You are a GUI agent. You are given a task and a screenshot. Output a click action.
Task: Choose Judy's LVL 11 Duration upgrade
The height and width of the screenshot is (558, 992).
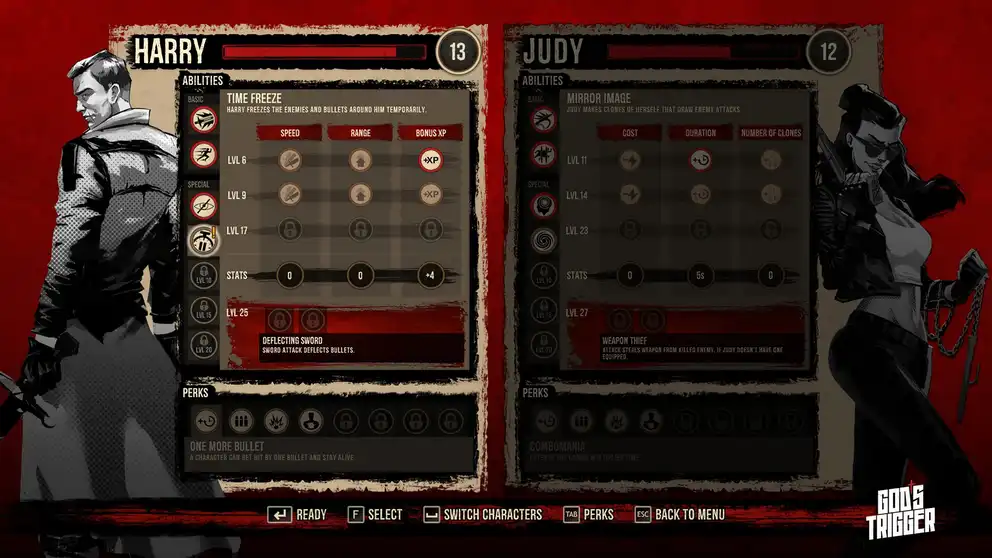(700, 160)
